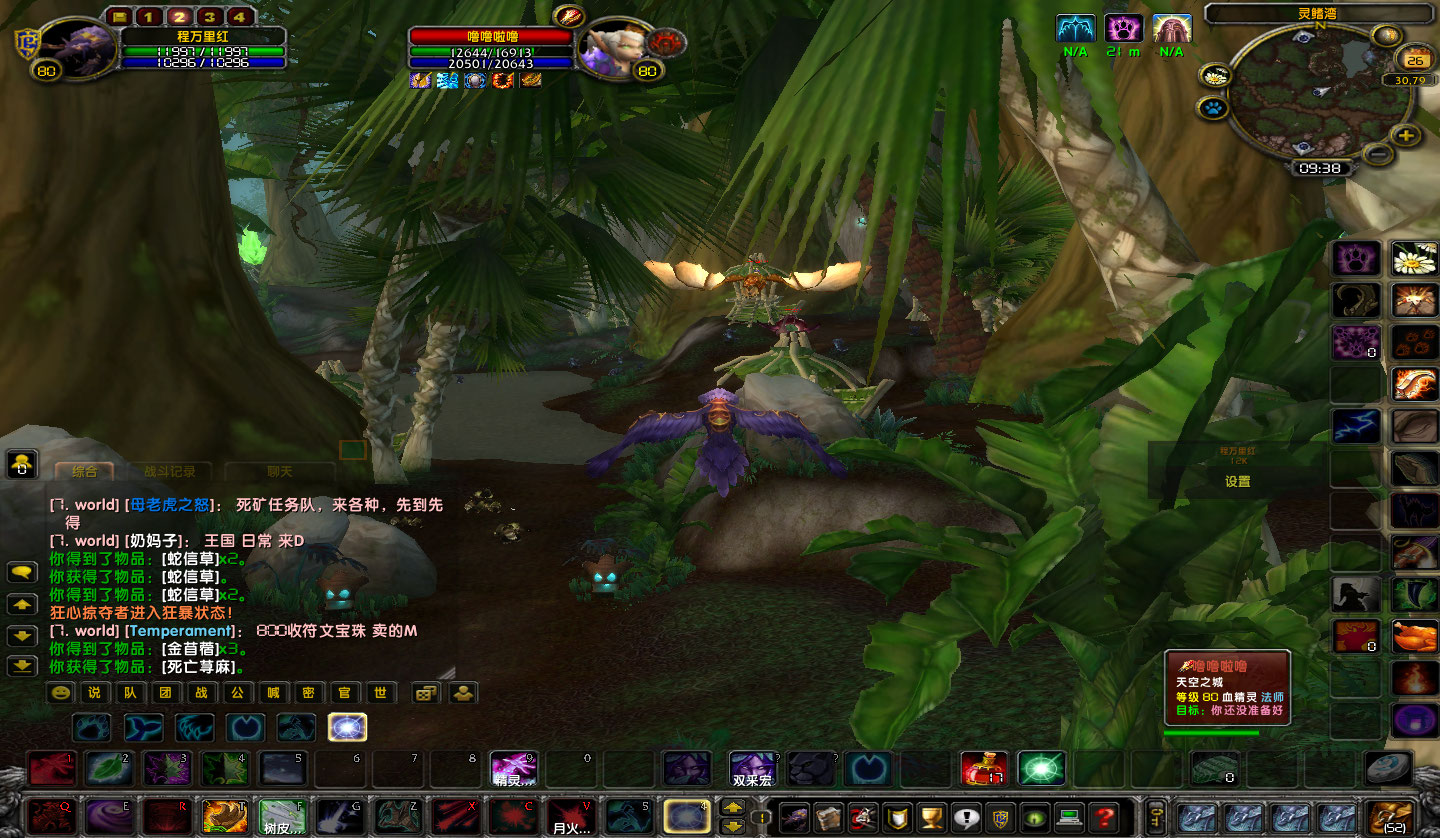Use the red potion showing 17 charges
This screenshot has width=1440, height=838.
point(986,768)
